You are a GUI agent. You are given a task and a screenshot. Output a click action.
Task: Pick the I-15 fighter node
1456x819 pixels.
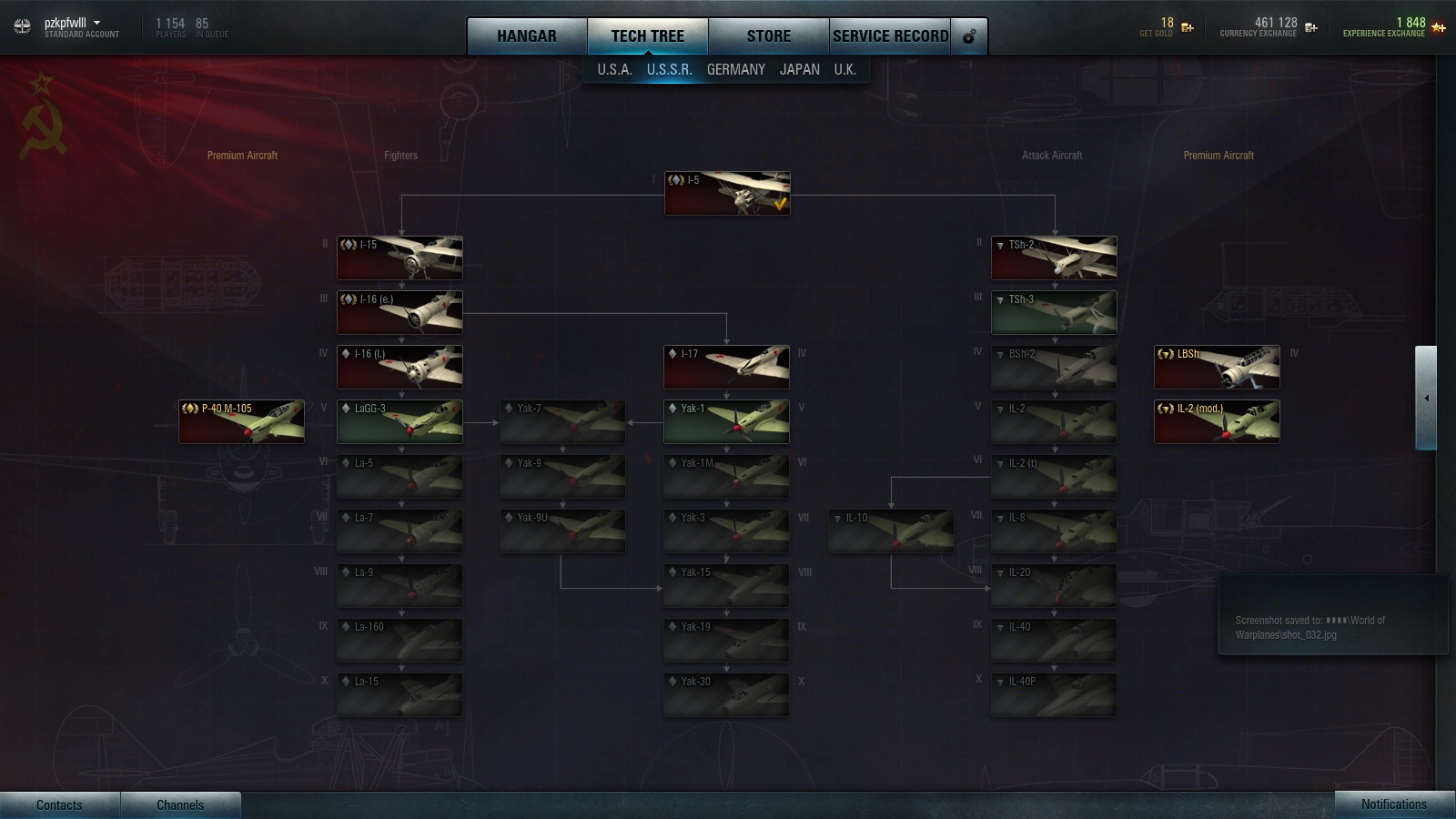tap(399, 258)
